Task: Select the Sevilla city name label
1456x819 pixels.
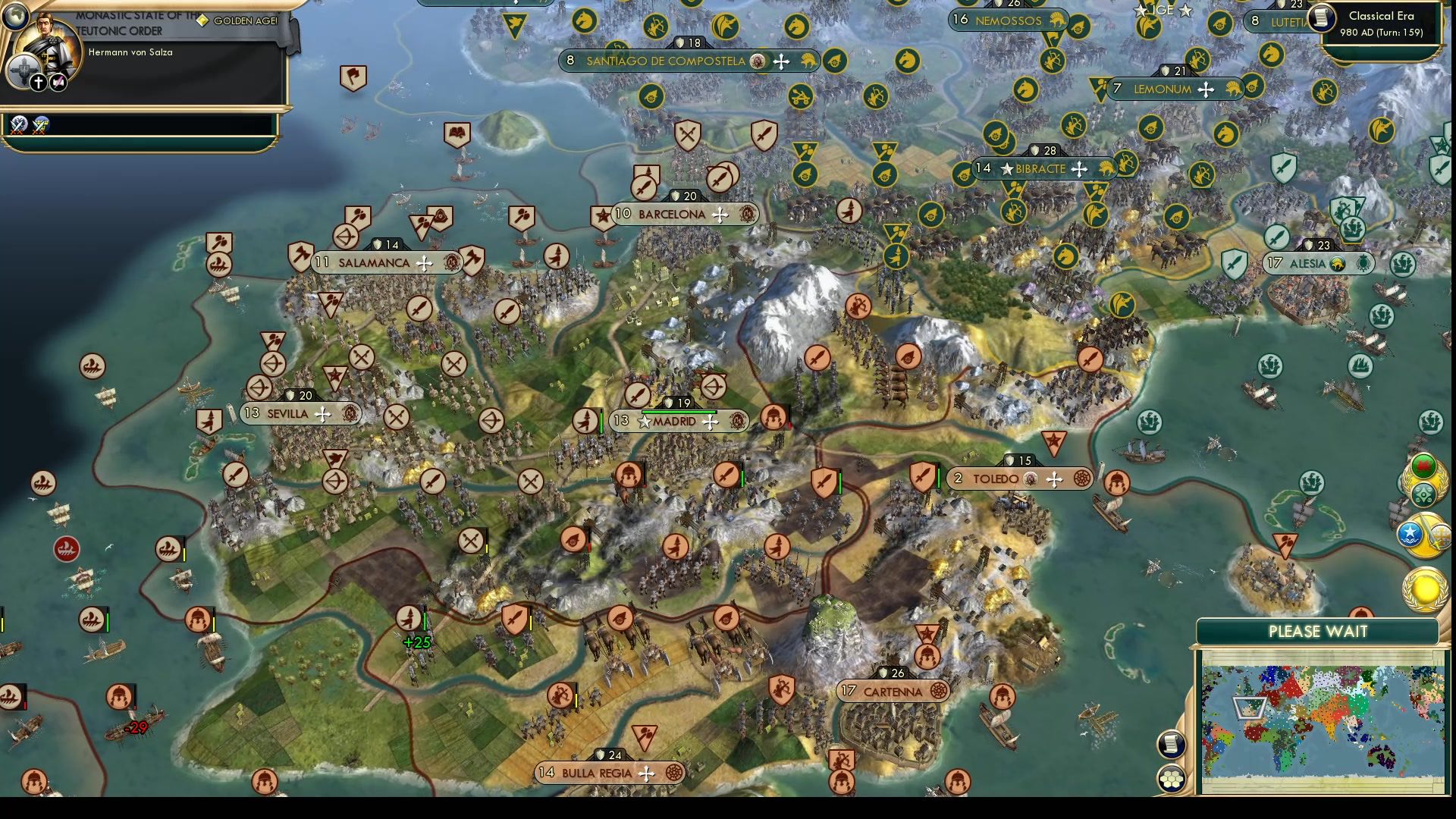Action: click(x=287, y=414)
